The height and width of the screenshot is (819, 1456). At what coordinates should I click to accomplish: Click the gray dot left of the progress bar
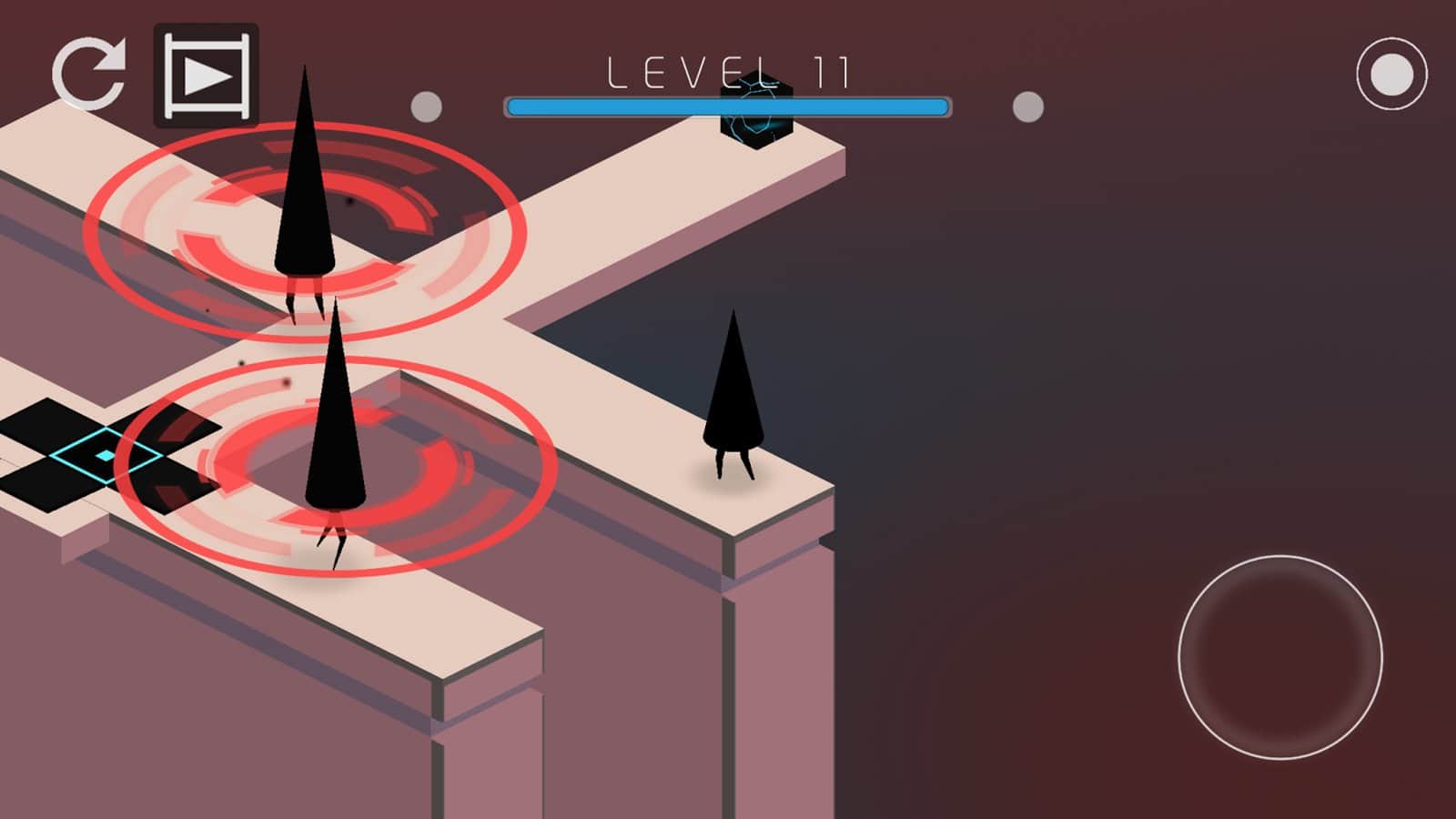[424, 106]
